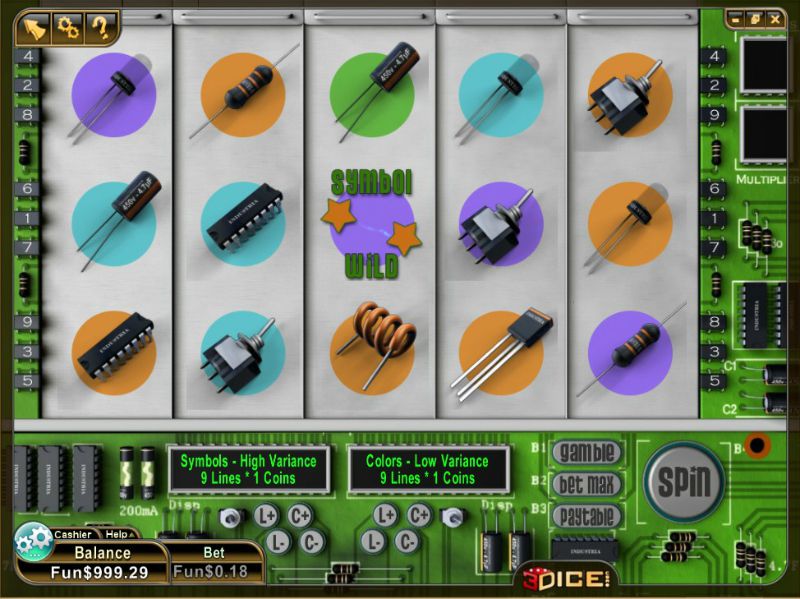Screen dimensions: 800x599
Task: Decrease lines under the Colors panel
Action: pyautogui.click(x=373, y=541)
